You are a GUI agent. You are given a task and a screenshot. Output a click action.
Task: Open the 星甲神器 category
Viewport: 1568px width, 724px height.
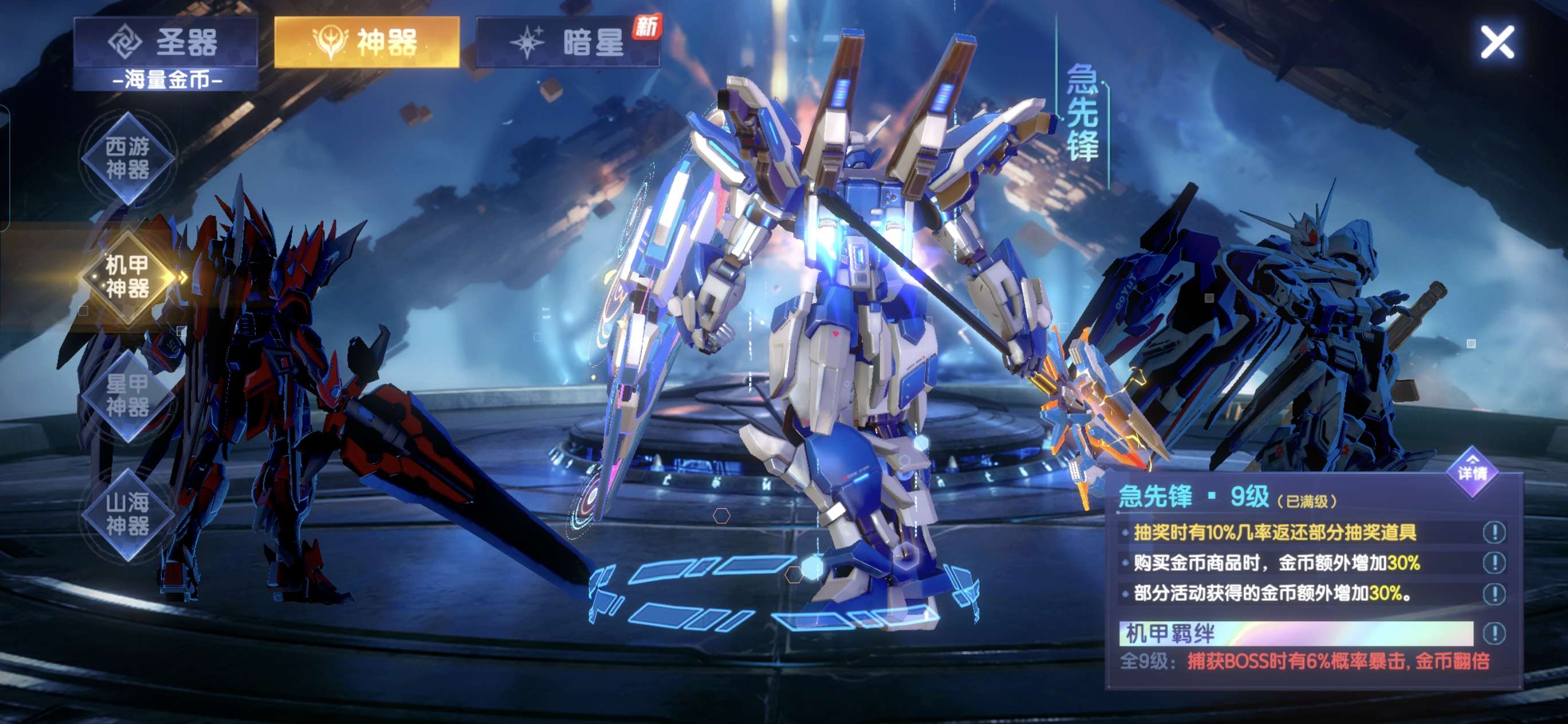click(128, 395)
